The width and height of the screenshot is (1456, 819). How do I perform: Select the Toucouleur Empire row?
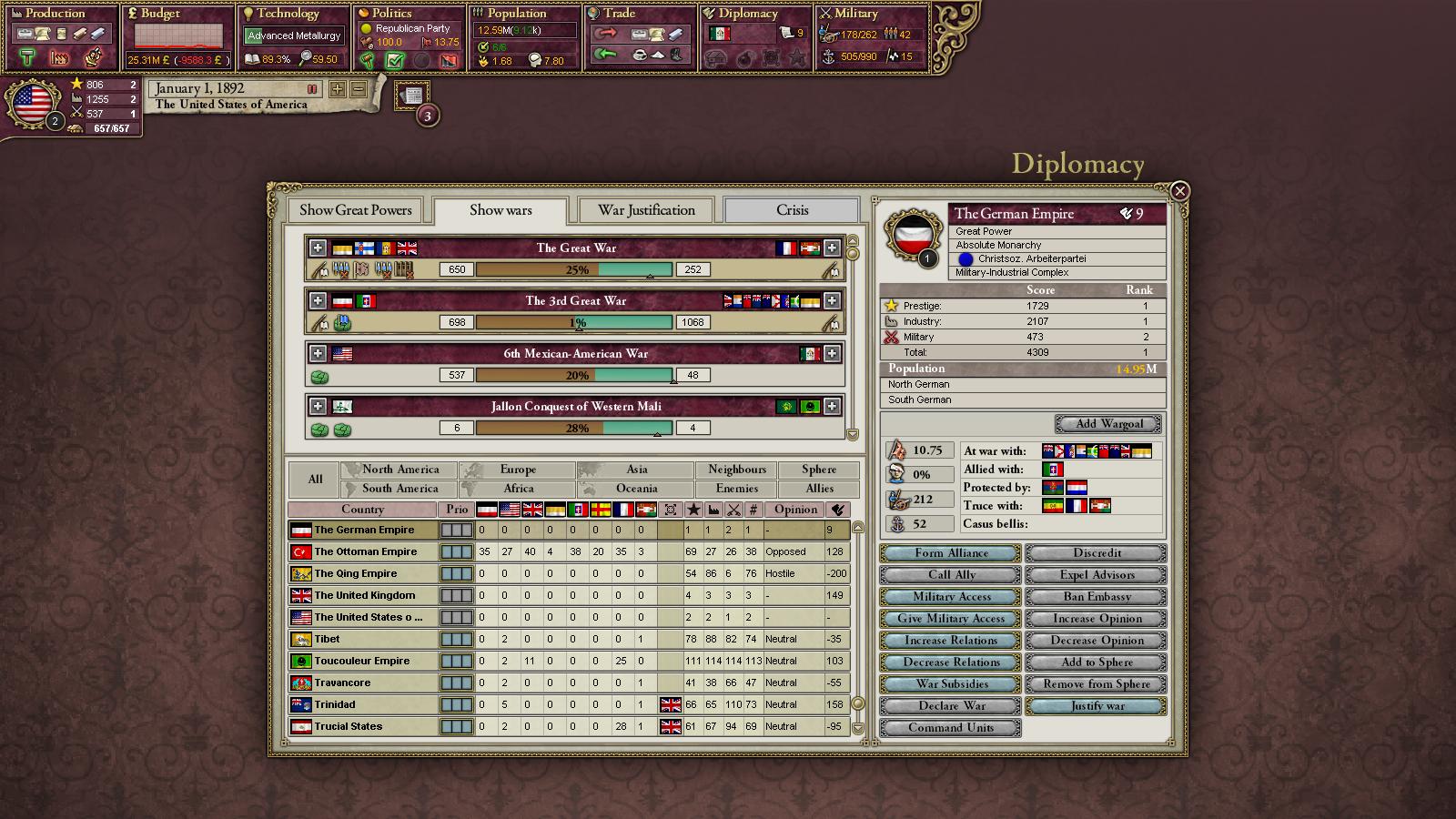point(362,661)
